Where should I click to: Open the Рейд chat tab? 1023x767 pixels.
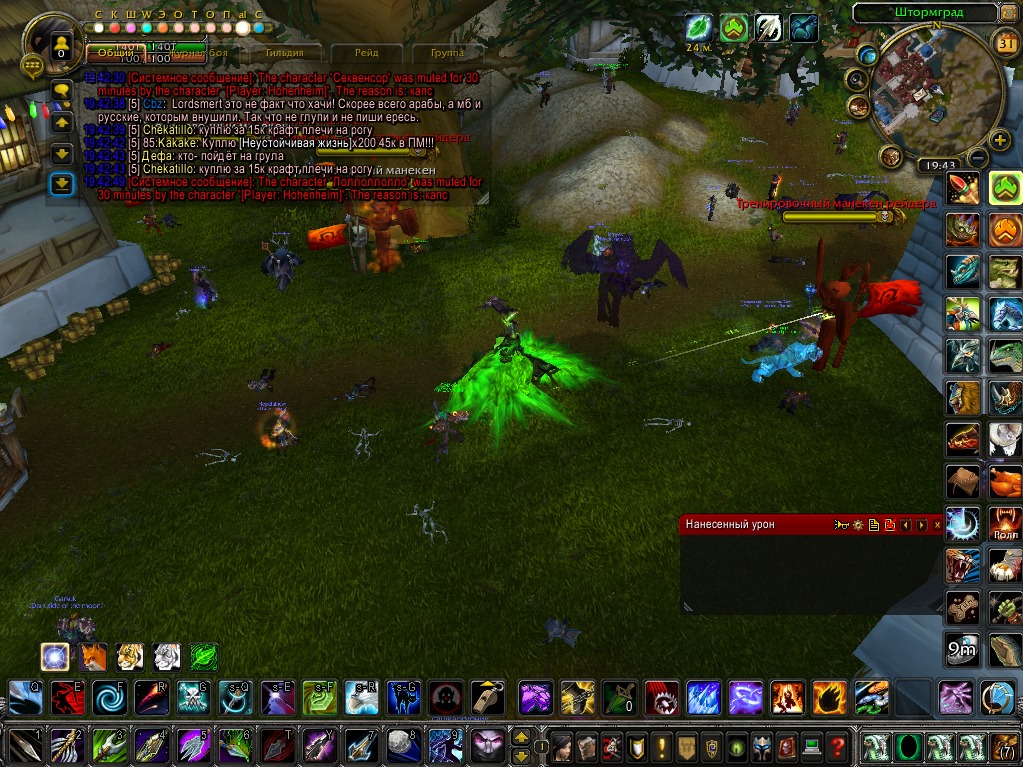click(x=367, y=52)
